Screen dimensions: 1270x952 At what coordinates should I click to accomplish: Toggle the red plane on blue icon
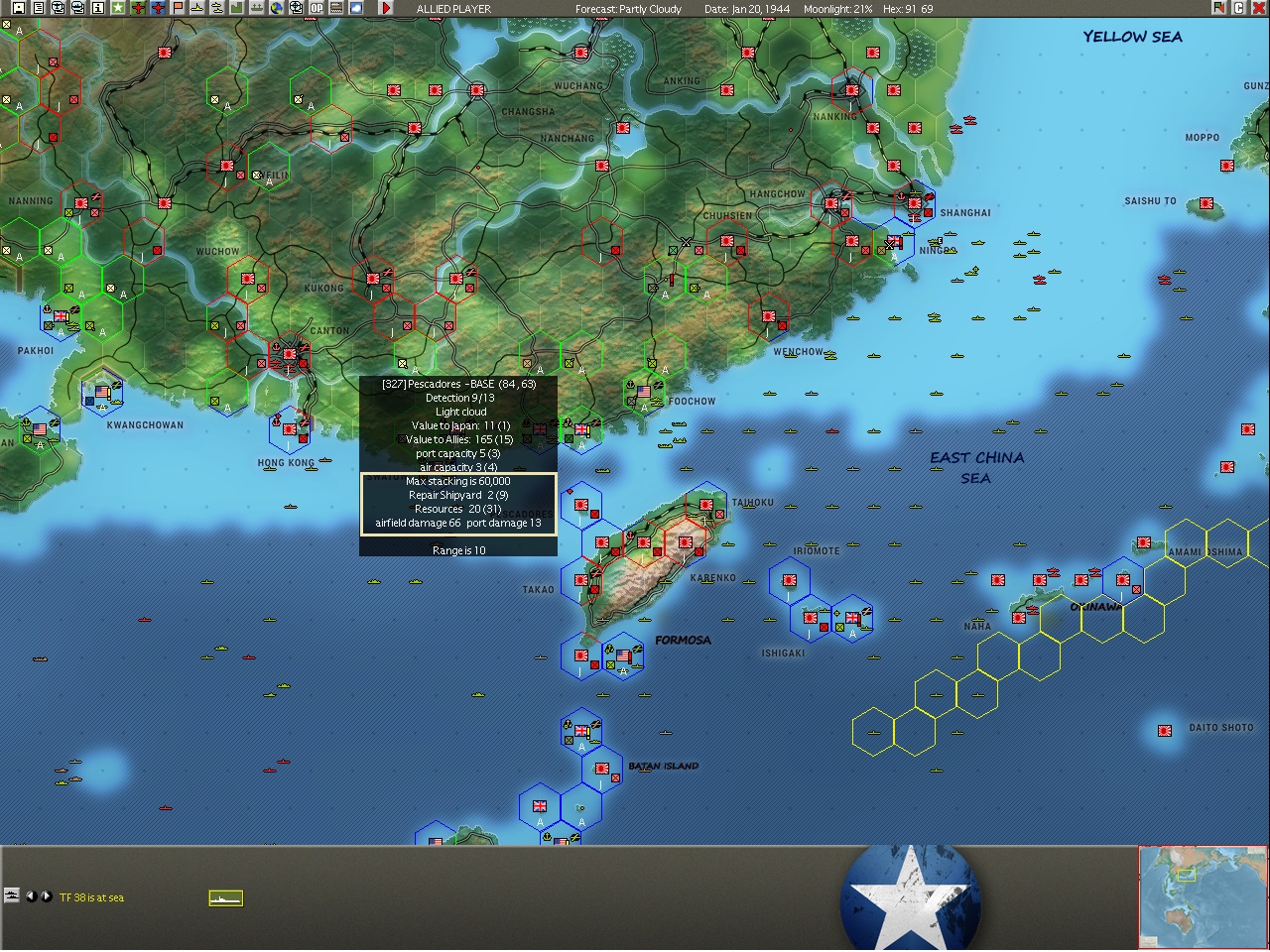click(x=158, y=8)
